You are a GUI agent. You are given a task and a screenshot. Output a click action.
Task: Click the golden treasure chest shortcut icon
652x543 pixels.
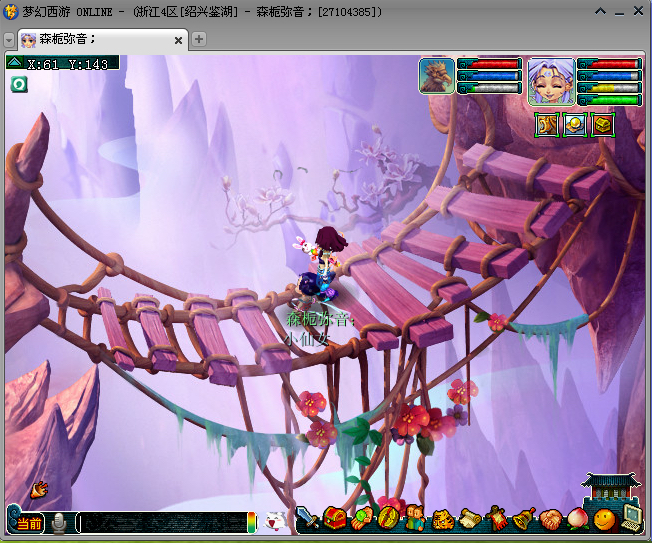point(602,124)
